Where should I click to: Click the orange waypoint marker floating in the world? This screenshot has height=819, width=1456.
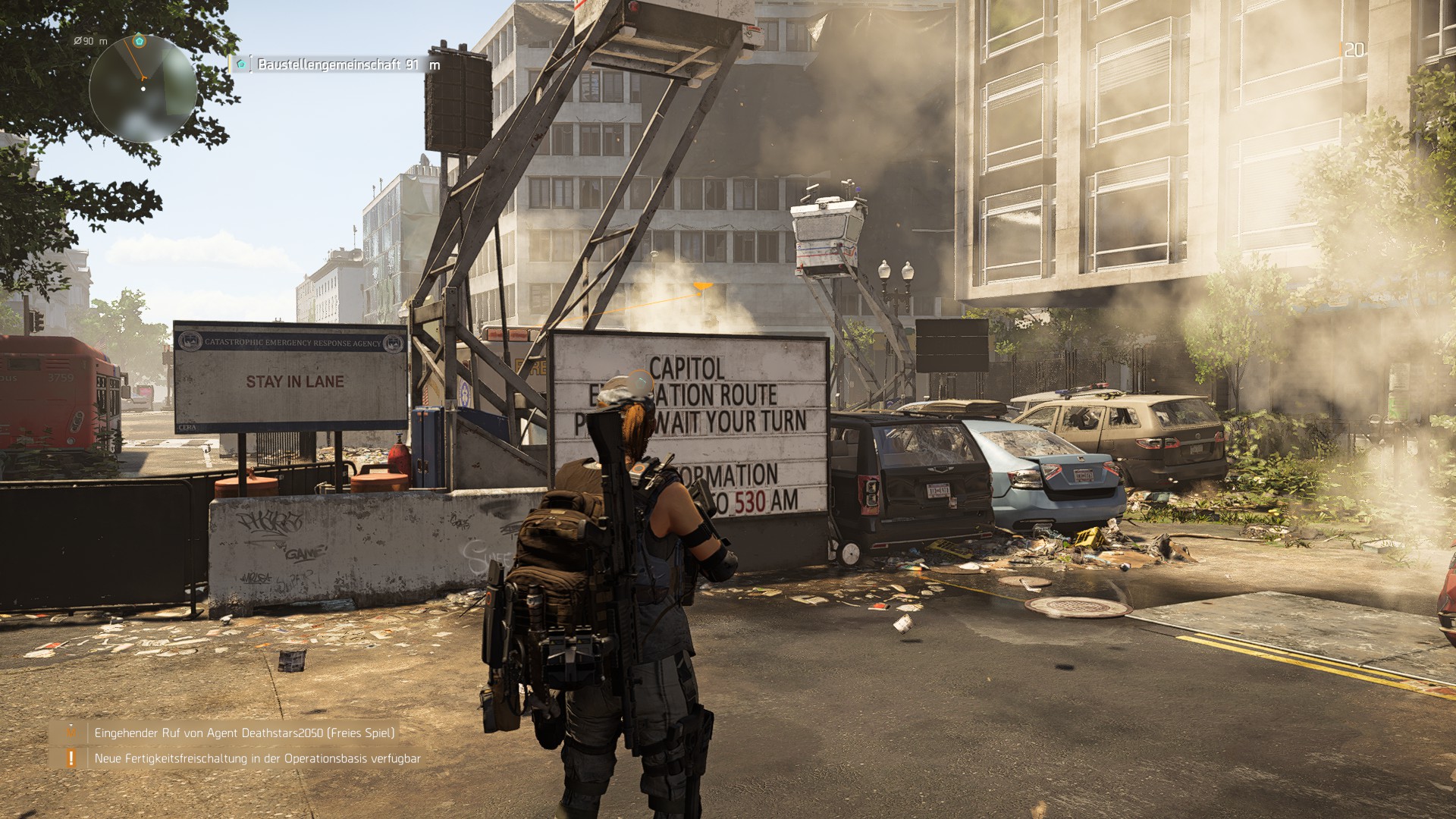pos(701,287)
